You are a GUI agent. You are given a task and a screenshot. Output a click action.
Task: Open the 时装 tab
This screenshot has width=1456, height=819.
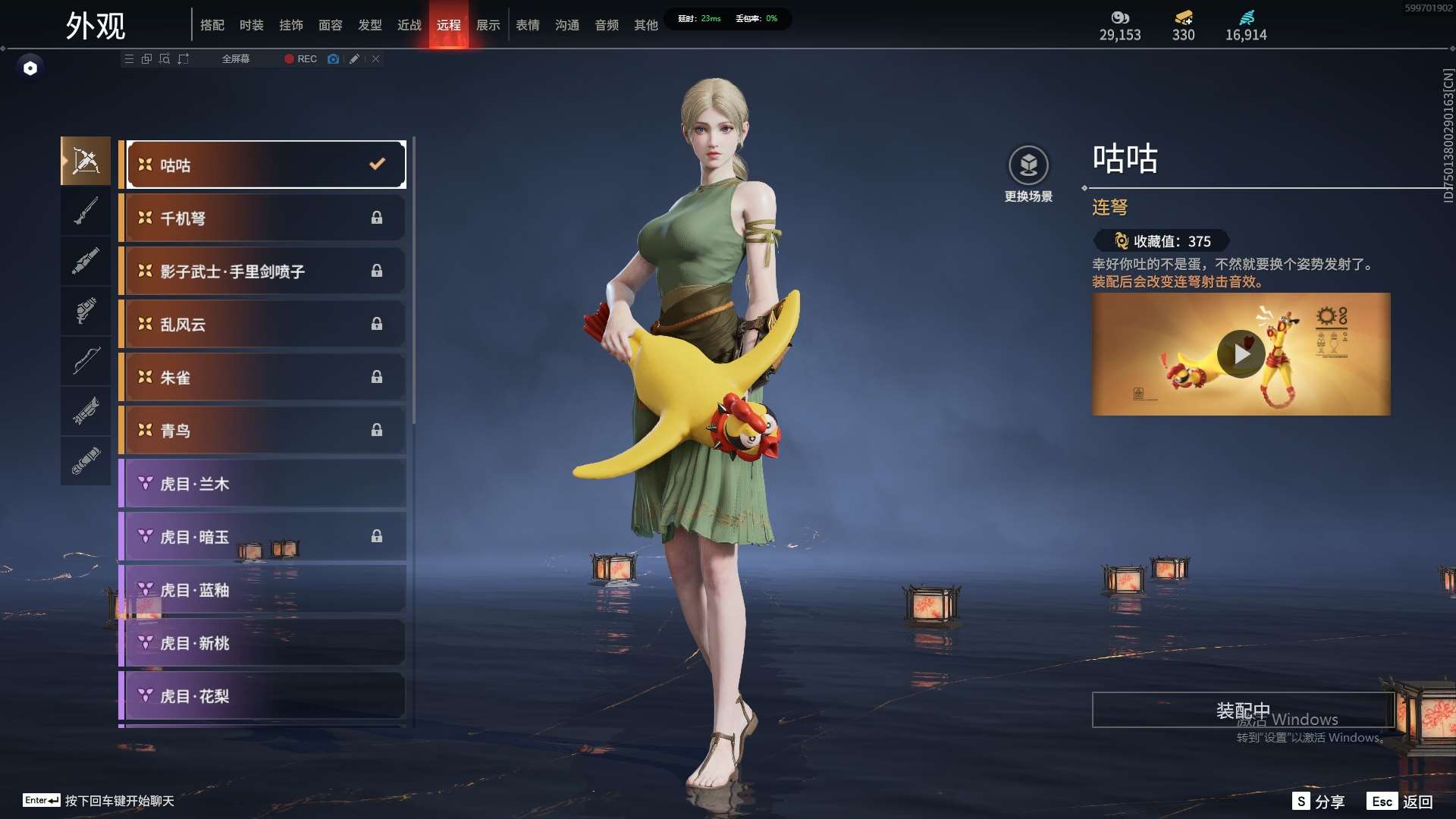252,25
